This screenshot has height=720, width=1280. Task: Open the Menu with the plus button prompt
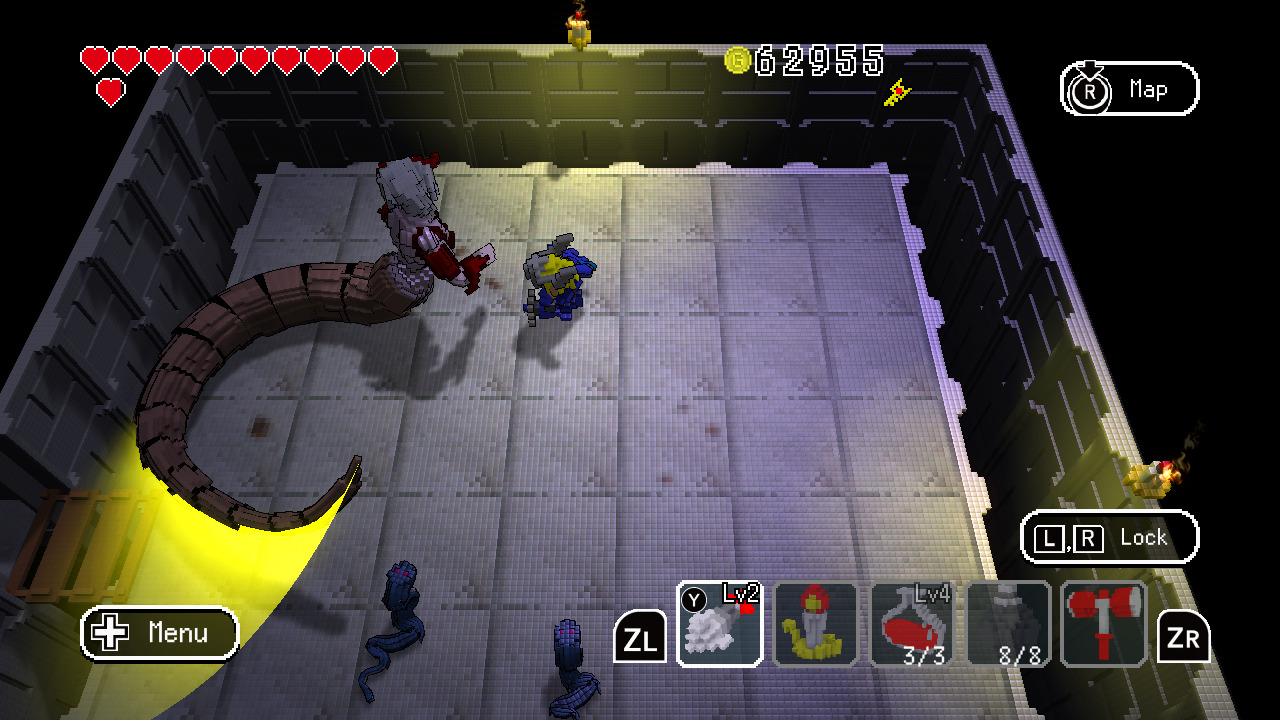coord(158,634)
